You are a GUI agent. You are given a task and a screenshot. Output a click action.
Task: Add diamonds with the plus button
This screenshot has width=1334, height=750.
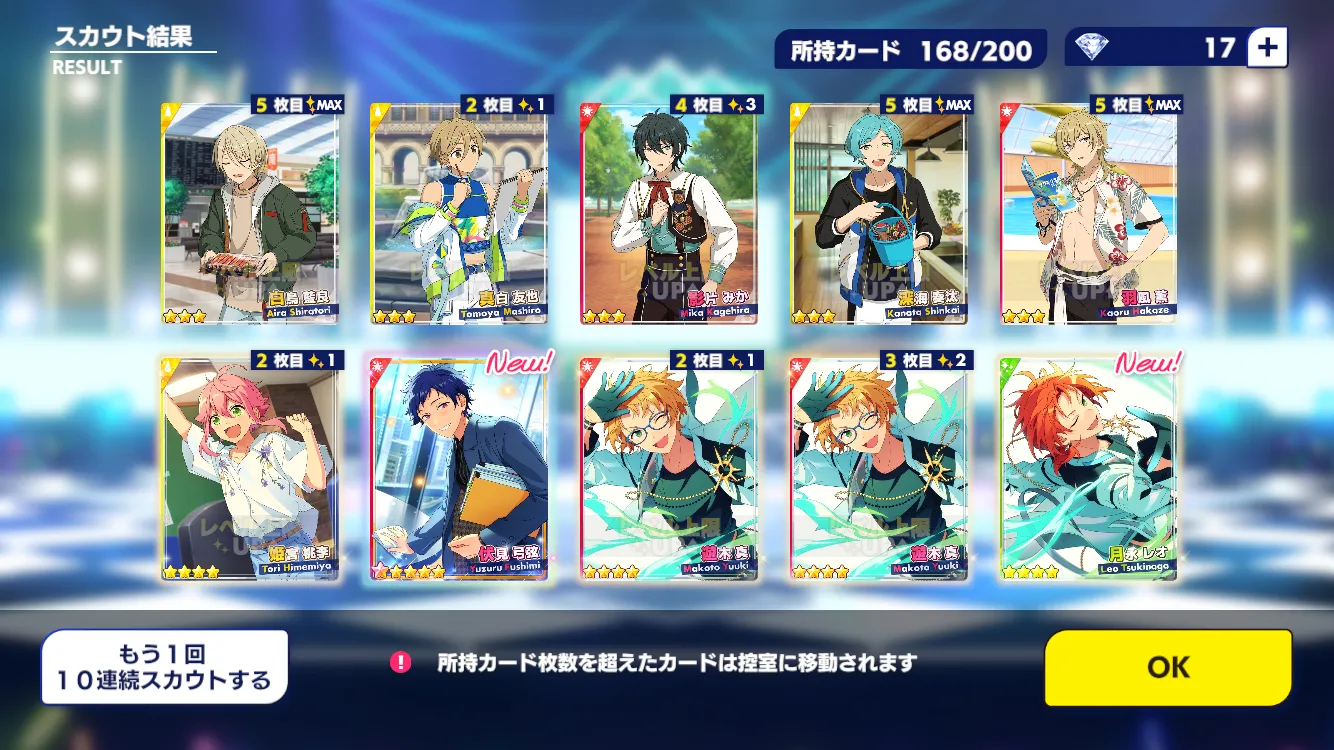coord(1268,47)
